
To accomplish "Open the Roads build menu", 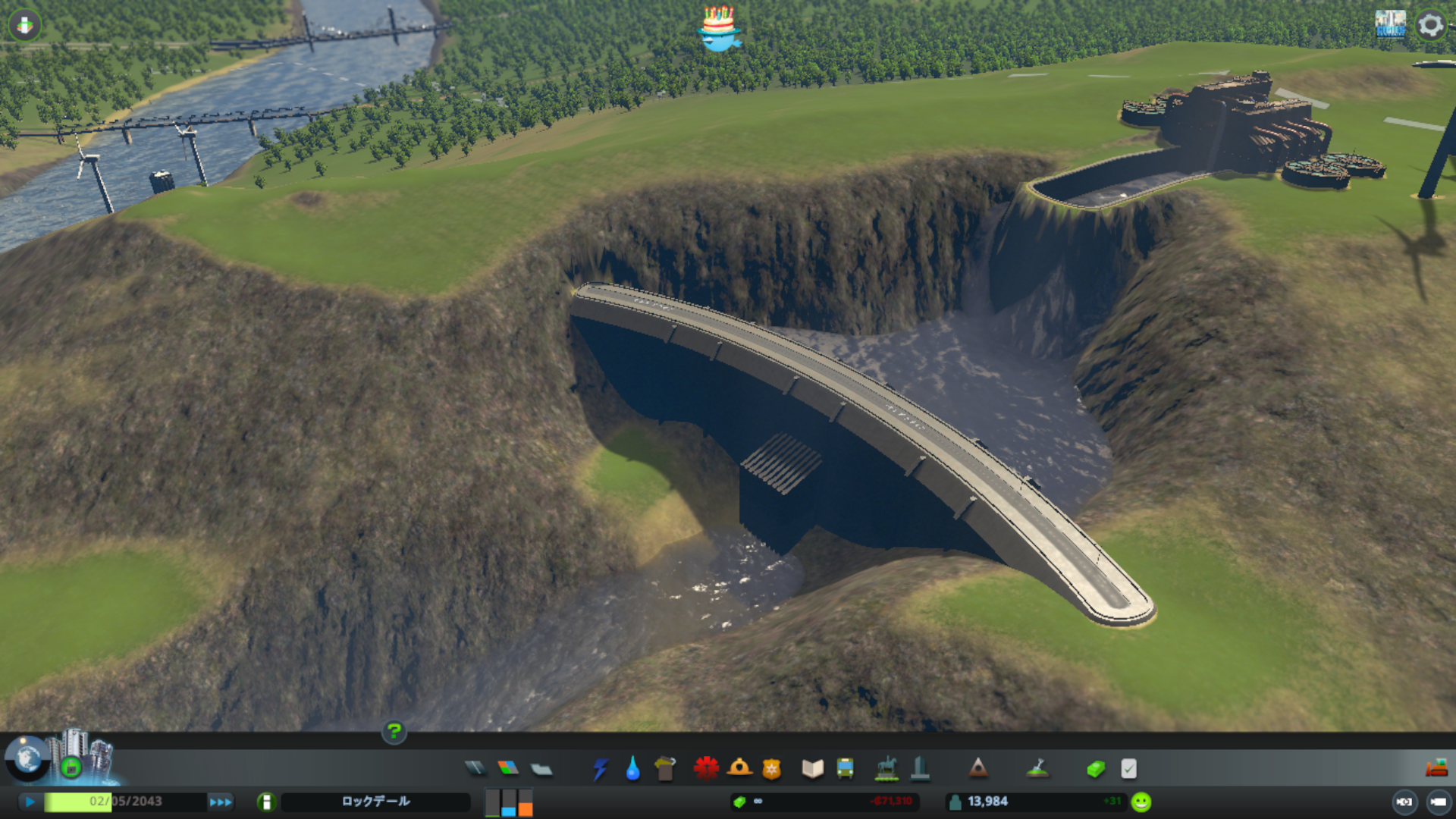I will point(475,769).
